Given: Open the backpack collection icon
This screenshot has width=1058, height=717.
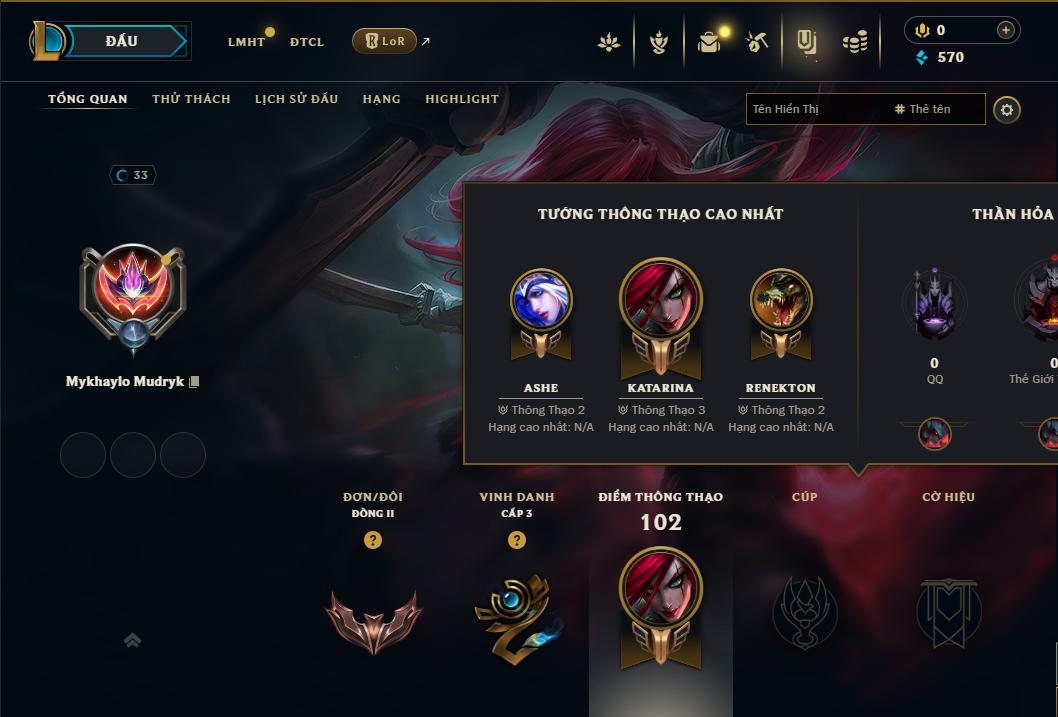Looking at the screenshot, I should coord(709,42).
